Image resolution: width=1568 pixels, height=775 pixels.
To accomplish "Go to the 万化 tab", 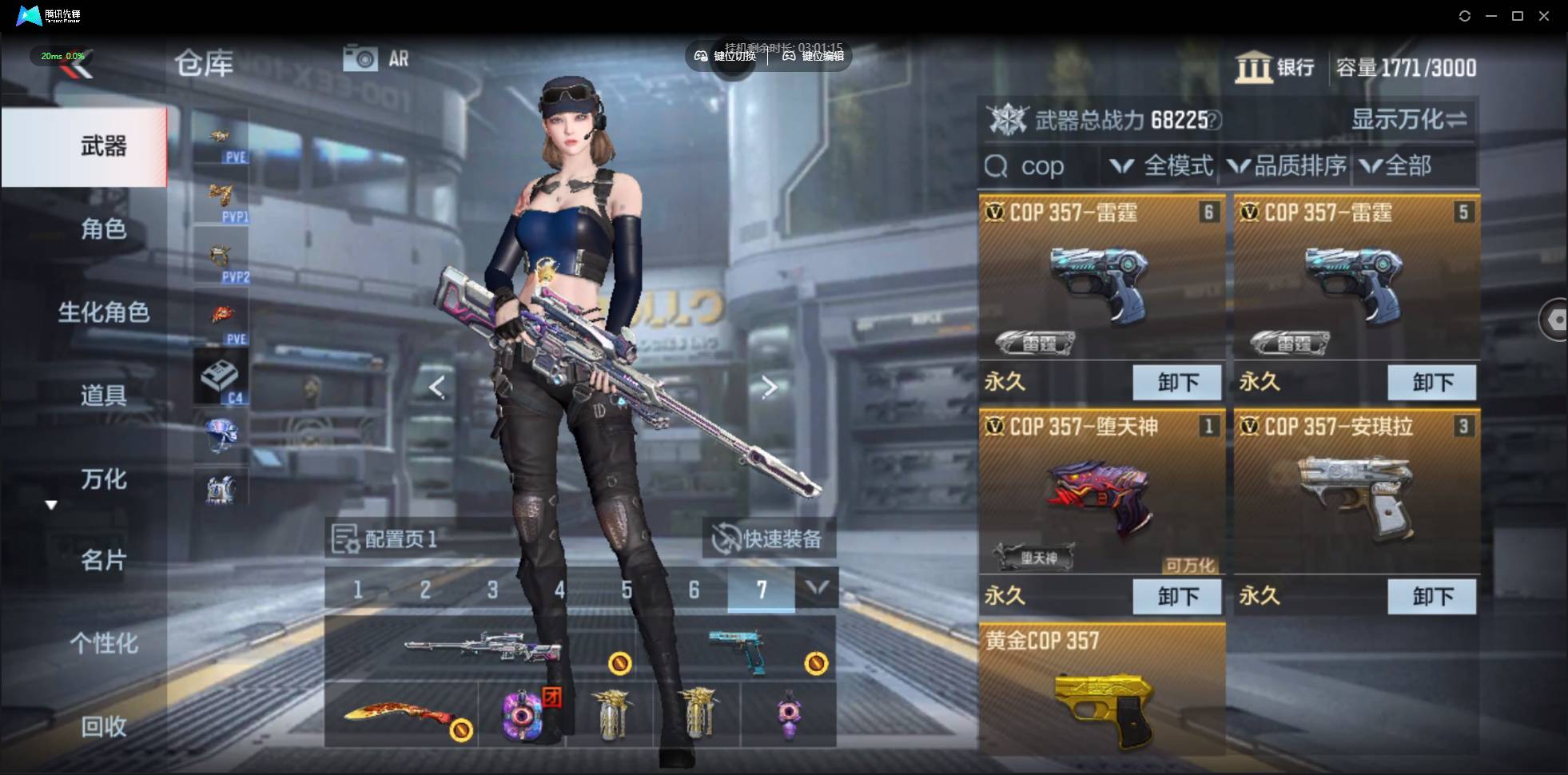I will coord(102,479).
